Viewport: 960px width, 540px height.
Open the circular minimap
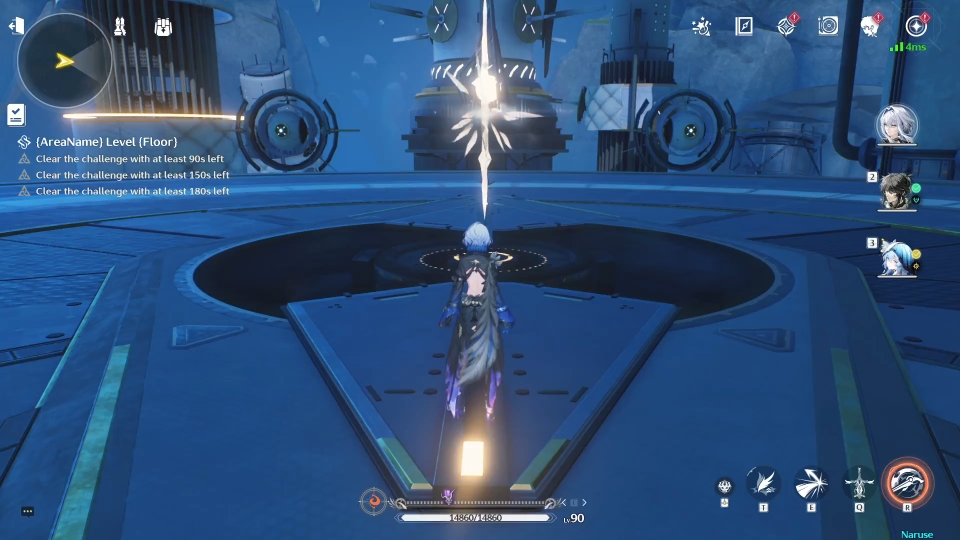pos(65,61)
